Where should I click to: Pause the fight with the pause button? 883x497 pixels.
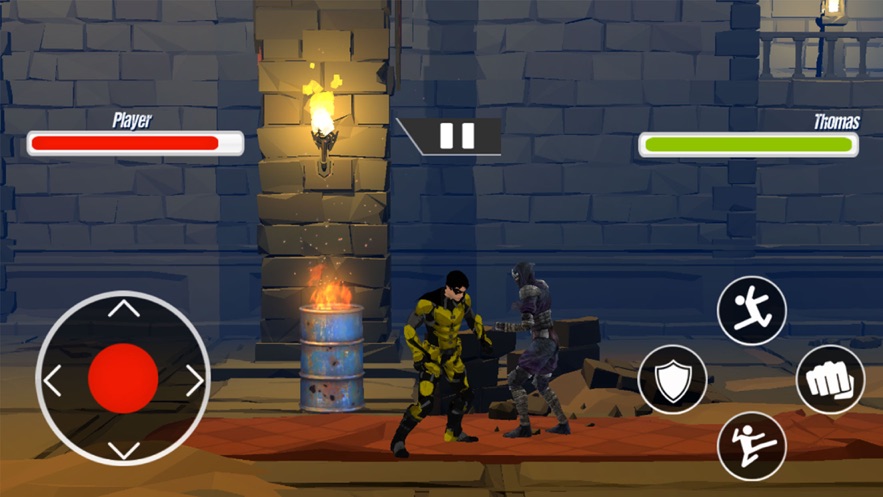[x=456, y=136]
